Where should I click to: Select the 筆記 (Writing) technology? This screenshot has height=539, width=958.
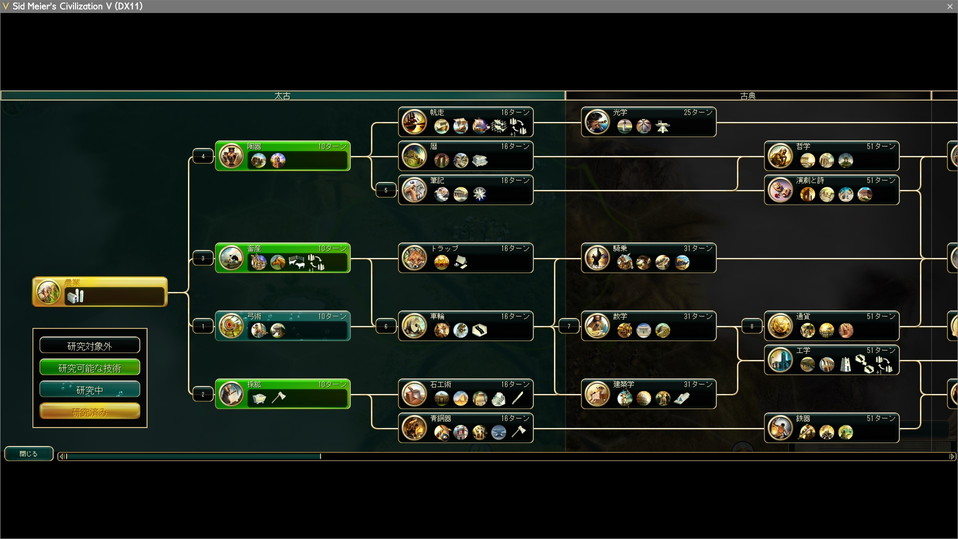point(466,190)
